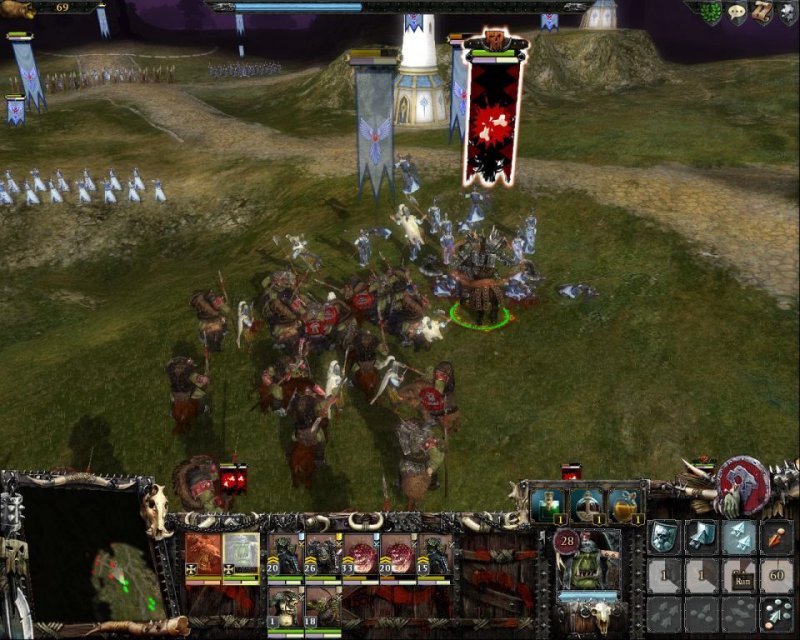
Task: Select the pale unit card beside red orc
Action: tap(241, 554)
